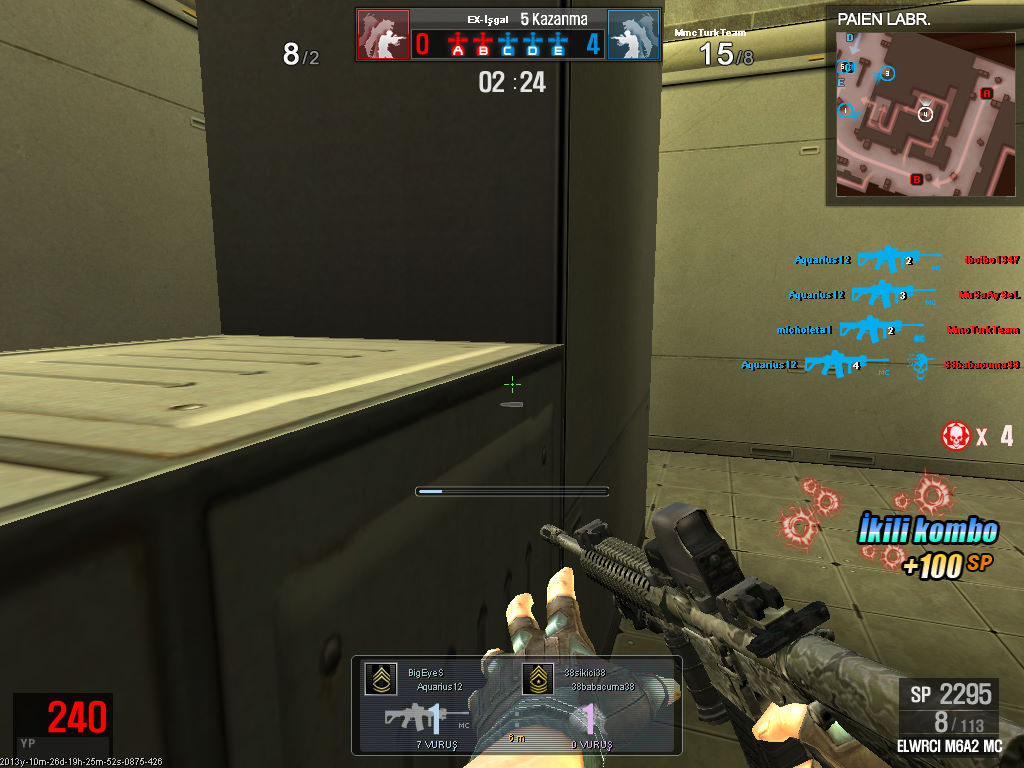Select the red B marker on the minimap
This screenshot has height=768, width=1024.
[x=915, y=180]
